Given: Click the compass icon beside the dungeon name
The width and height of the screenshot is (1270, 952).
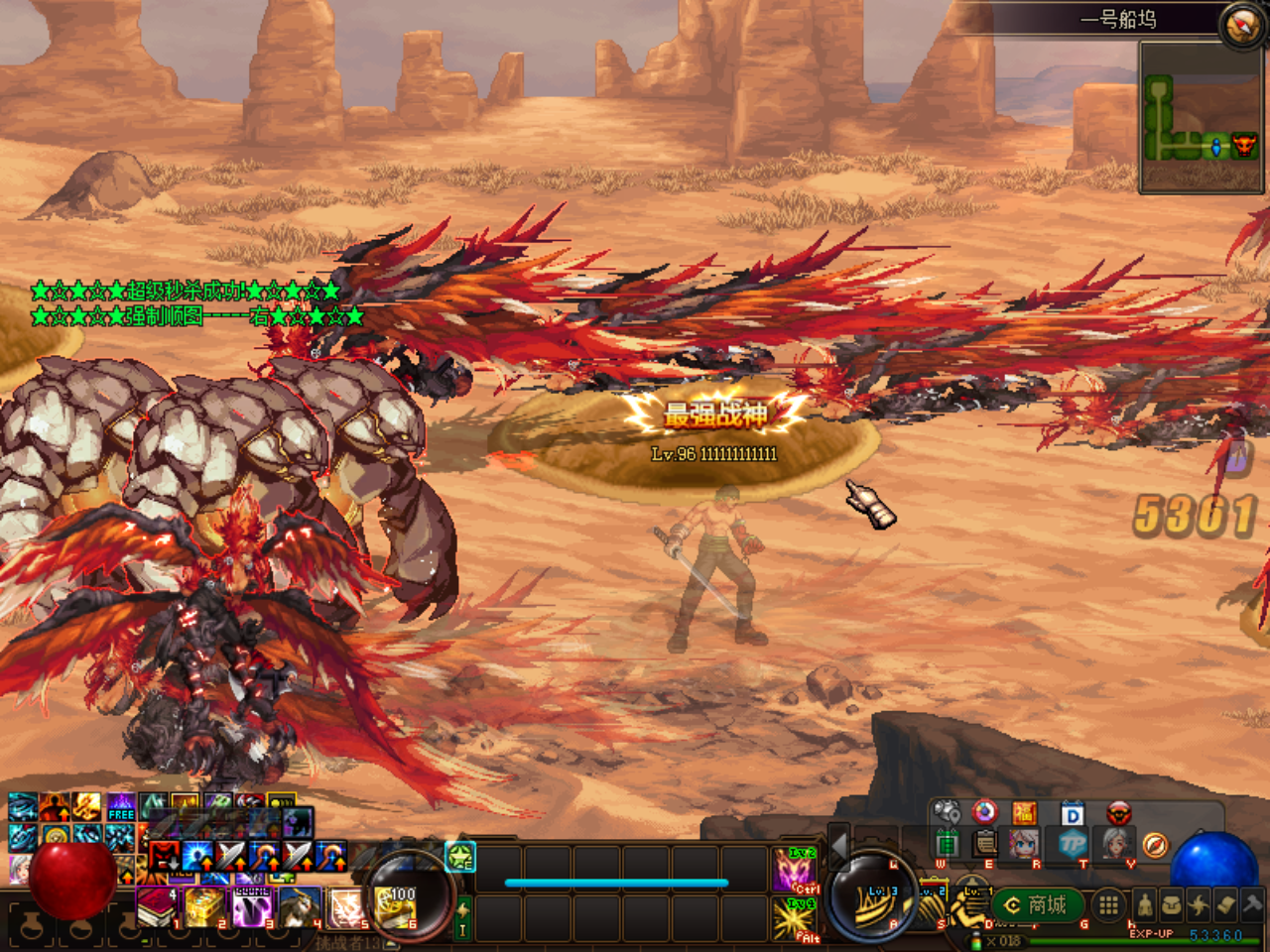Looking at the screenshot, I should tap(1241, 24).
